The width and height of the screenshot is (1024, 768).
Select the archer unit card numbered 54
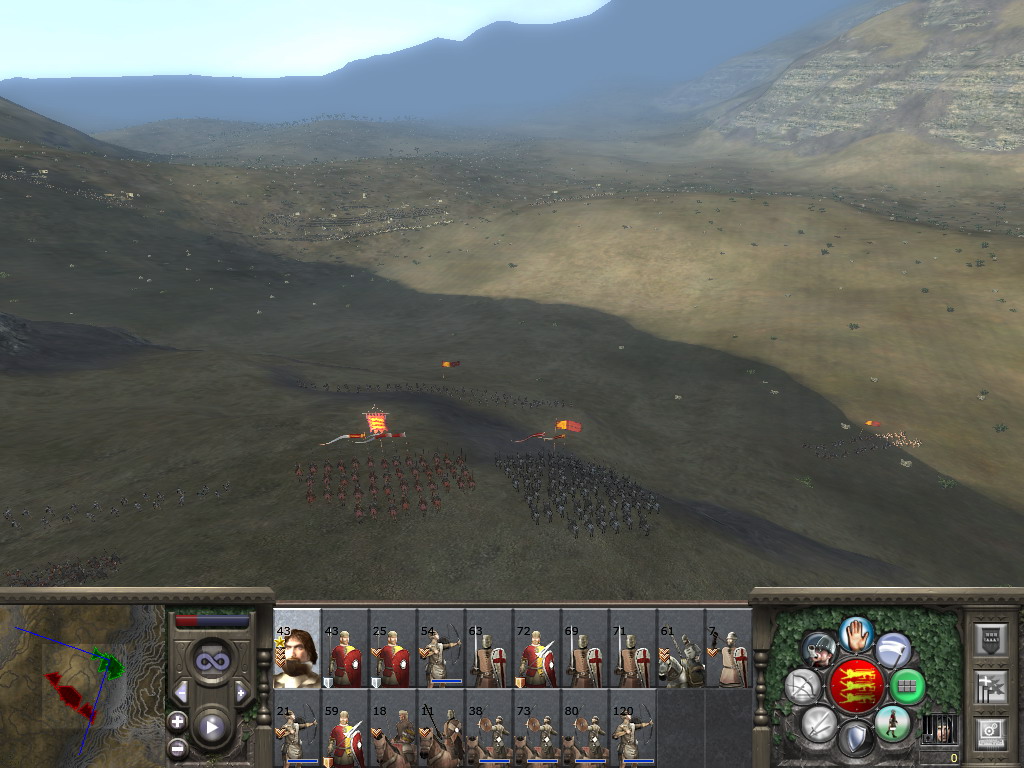coord(441,649)
